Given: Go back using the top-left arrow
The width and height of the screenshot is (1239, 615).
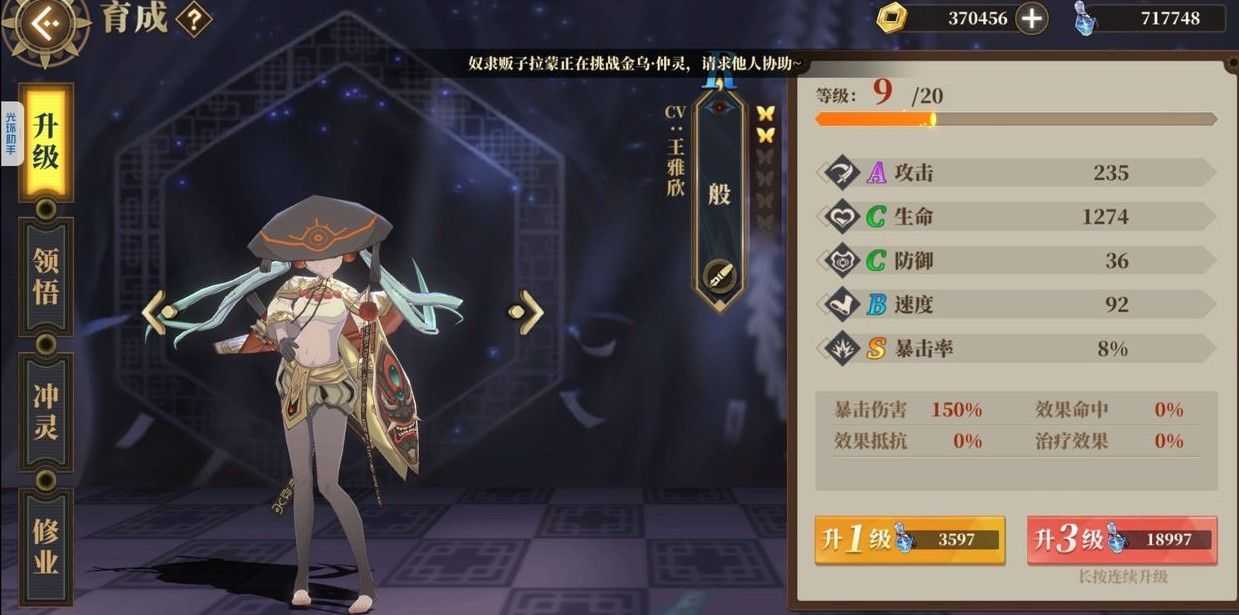Looking at the screenshot, I should pos(42,24).
